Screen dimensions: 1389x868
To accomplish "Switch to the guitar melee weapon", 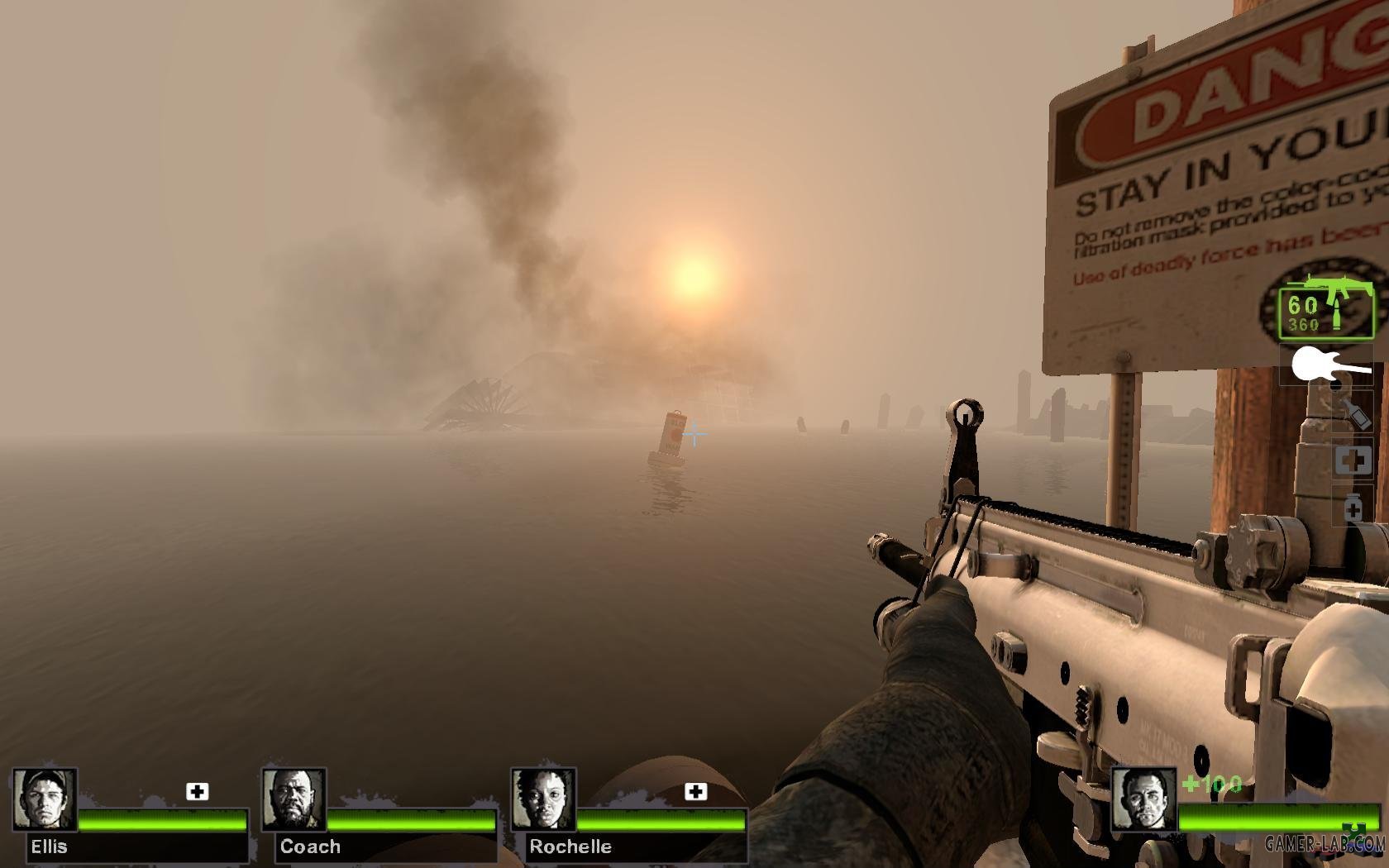I will point(1326,365).
